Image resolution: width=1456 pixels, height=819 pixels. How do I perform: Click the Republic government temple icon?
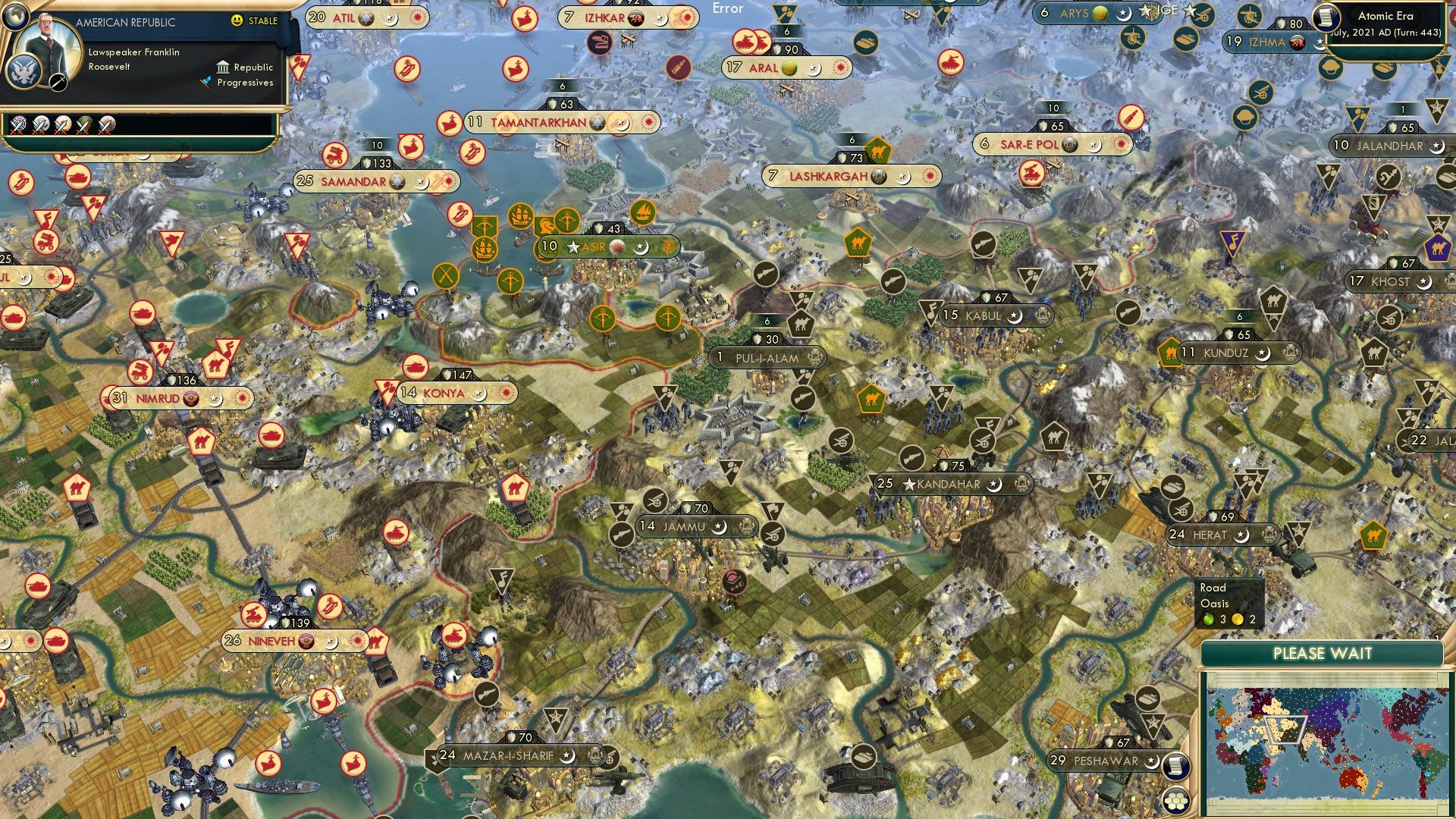point(224,68)
